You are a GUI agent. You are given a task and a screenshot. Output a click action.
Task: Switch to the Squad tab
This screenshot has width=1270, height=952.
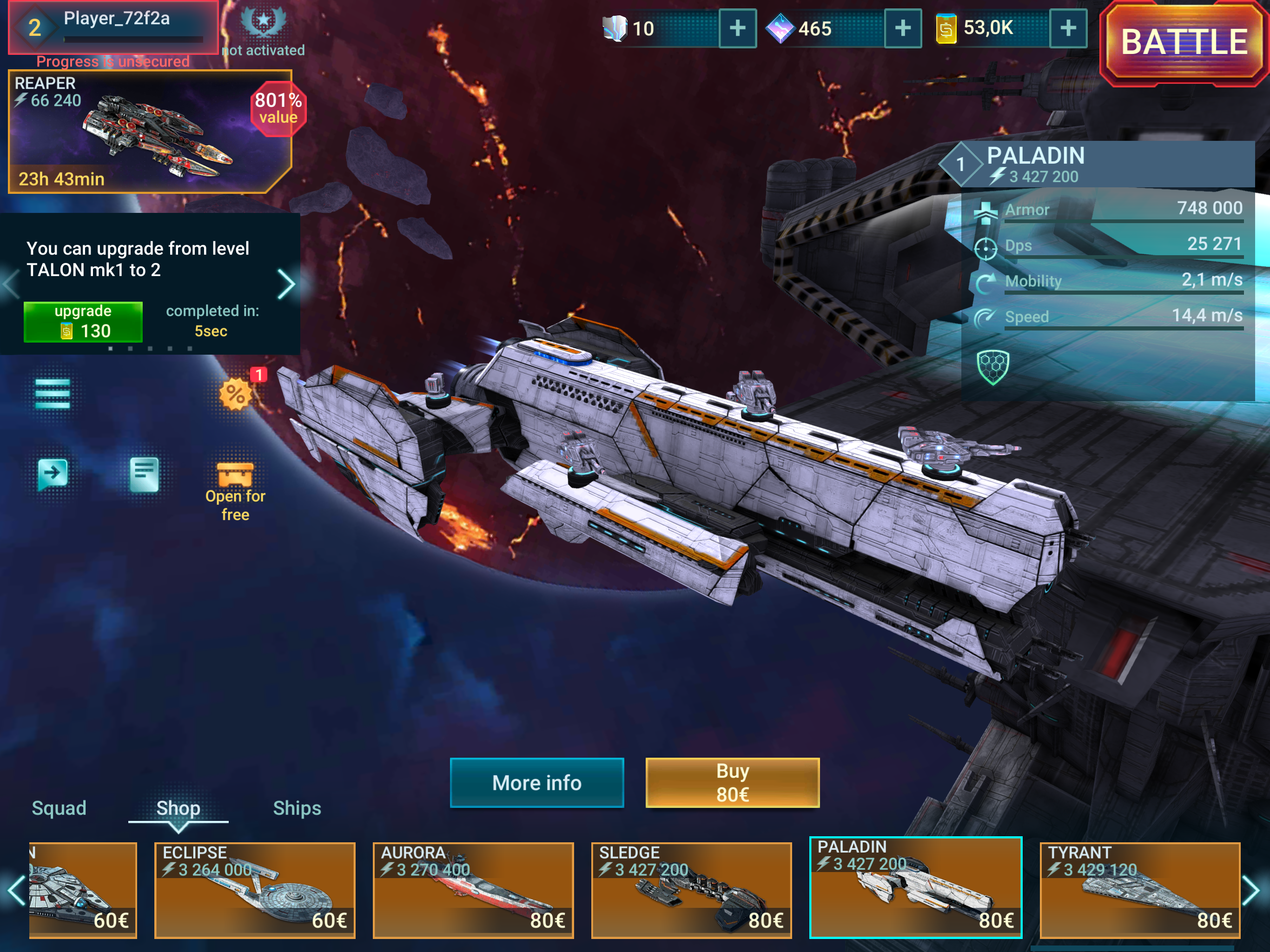pos(59,808)
